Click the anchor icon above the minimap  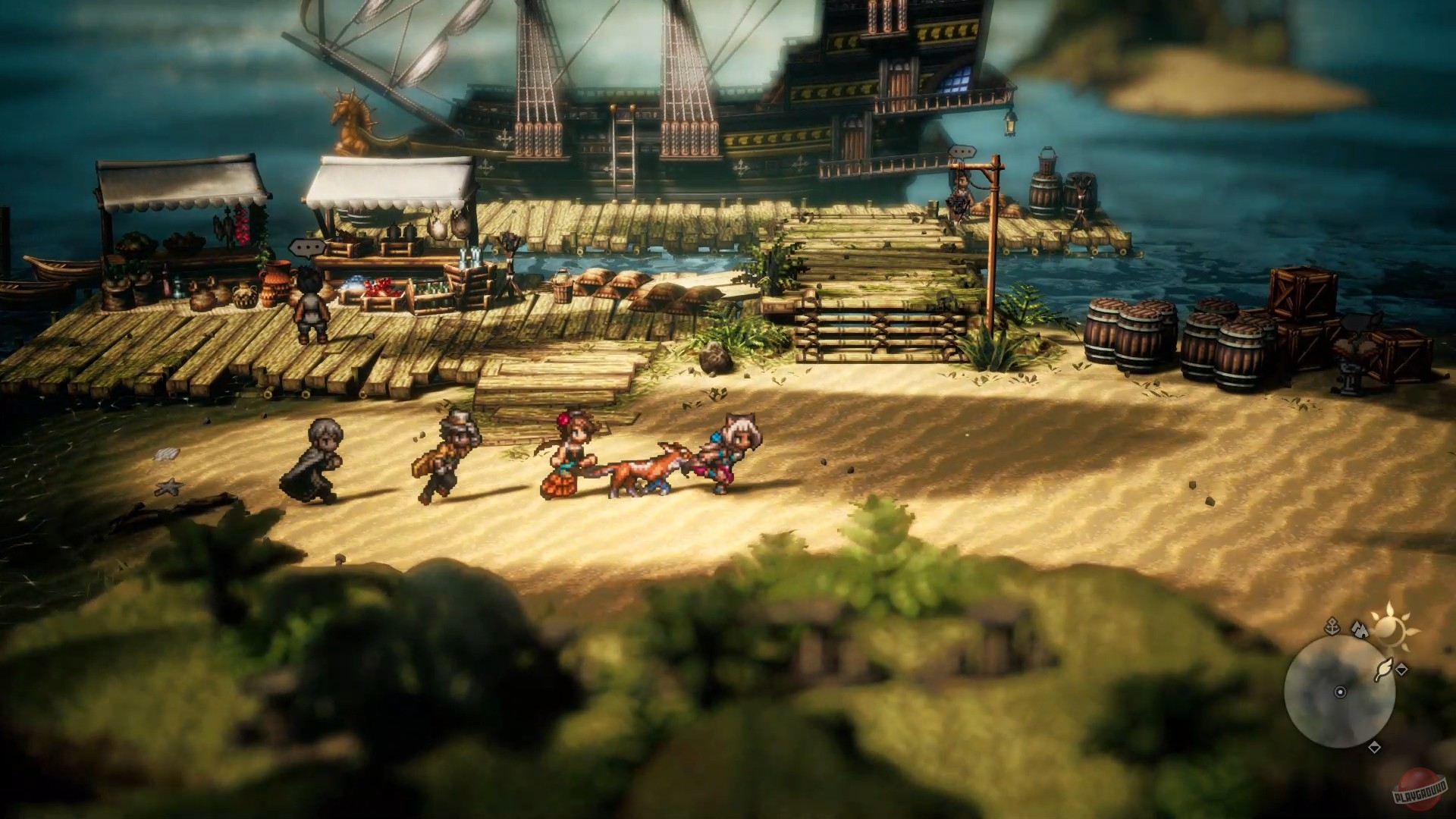(x=1332, y=627)
